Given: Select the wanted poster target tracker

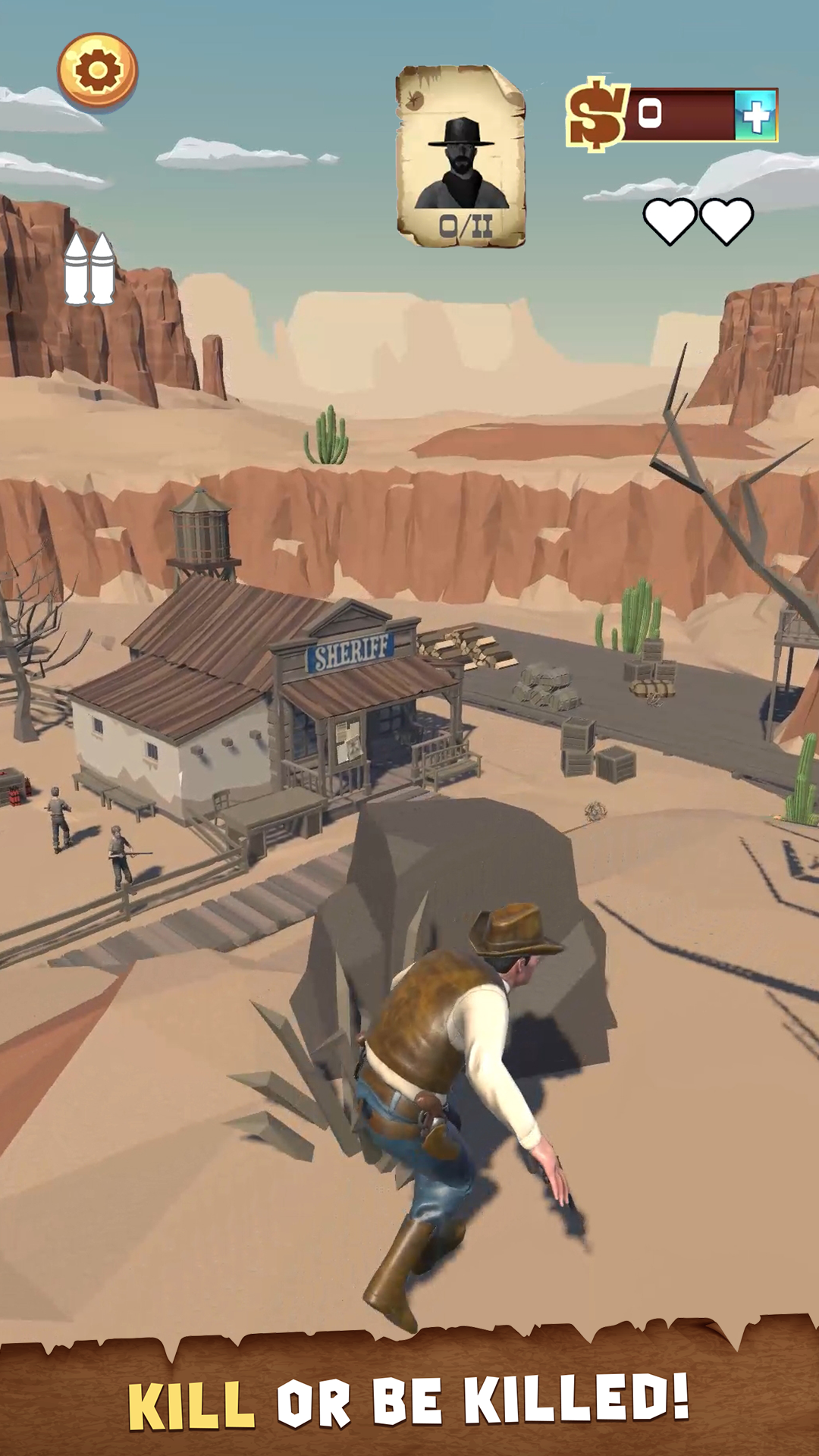Looking at the screenshot, I should click(x=461, y=156).
